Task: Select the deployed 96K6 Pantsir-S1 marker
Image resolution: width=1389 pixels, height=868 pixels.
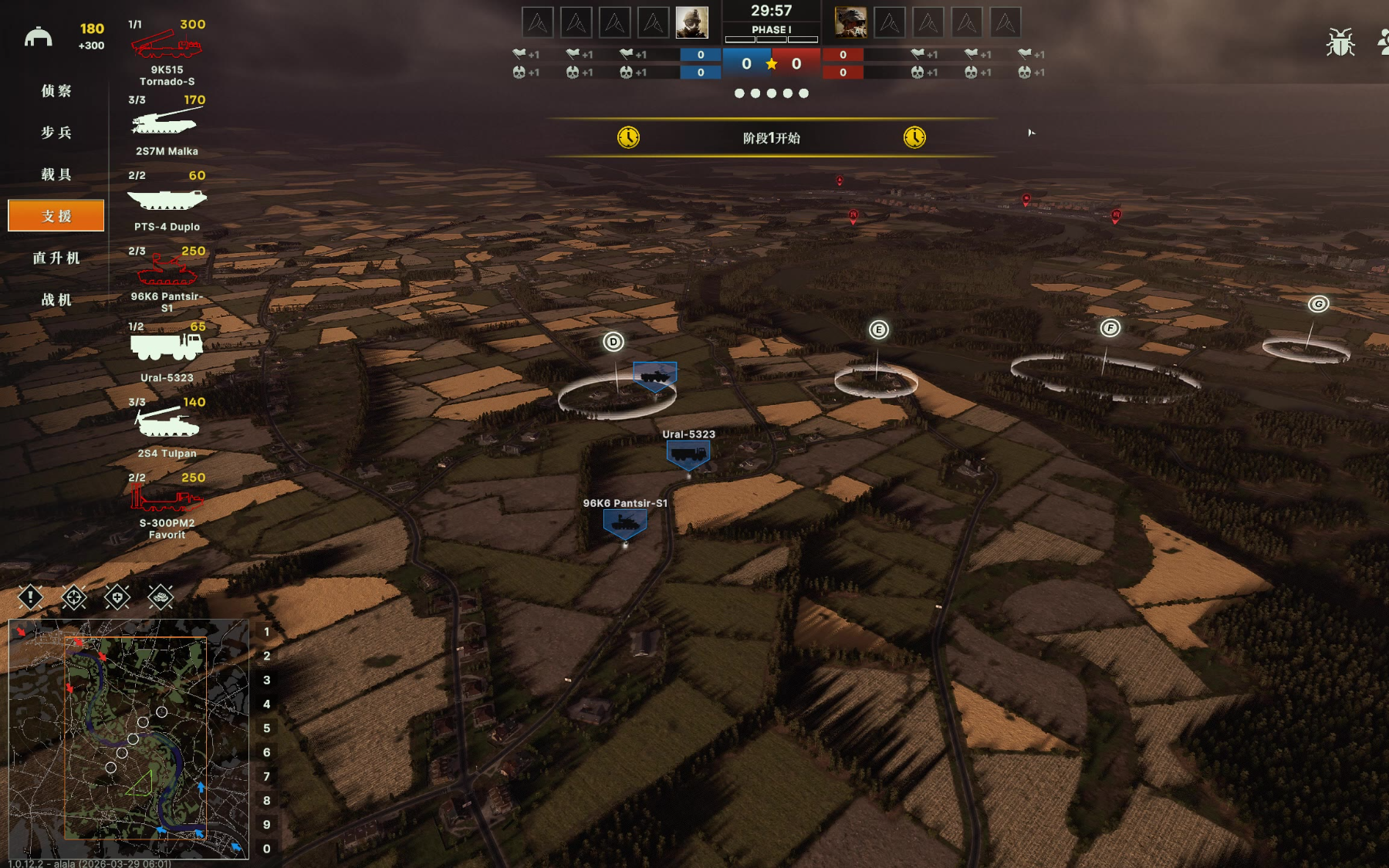Action: tap(625, 523)
